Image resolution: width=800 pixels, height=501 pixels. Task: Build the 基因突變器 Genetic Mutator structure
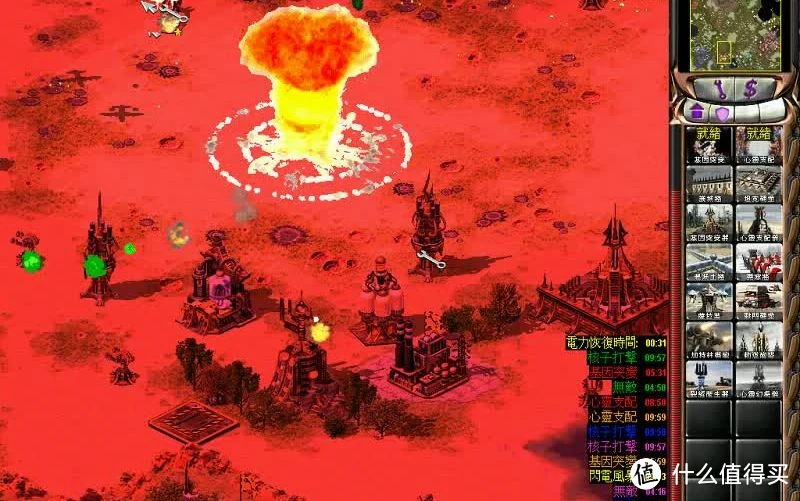709,223
